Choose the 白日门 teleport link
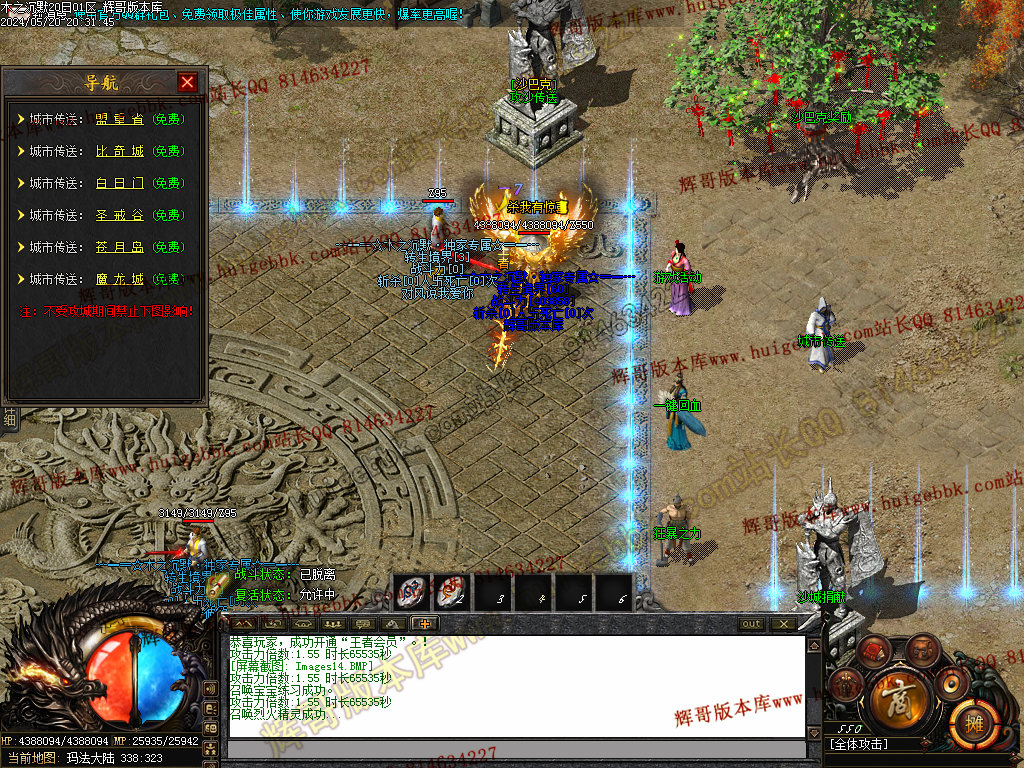This screenshot has width=1024, height=768. coord(119,183)
